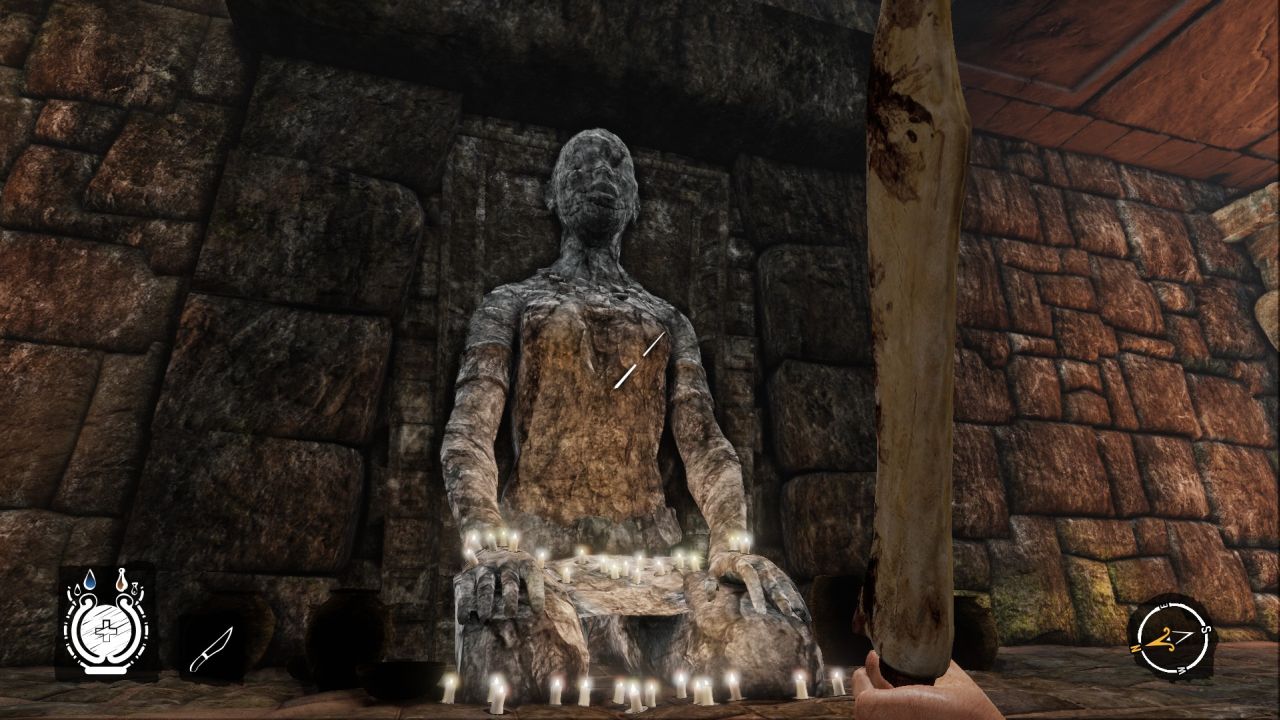1280x720 pixels.
Task: Click the W letter on the compass ring
Action: [x=1182, y=669]
